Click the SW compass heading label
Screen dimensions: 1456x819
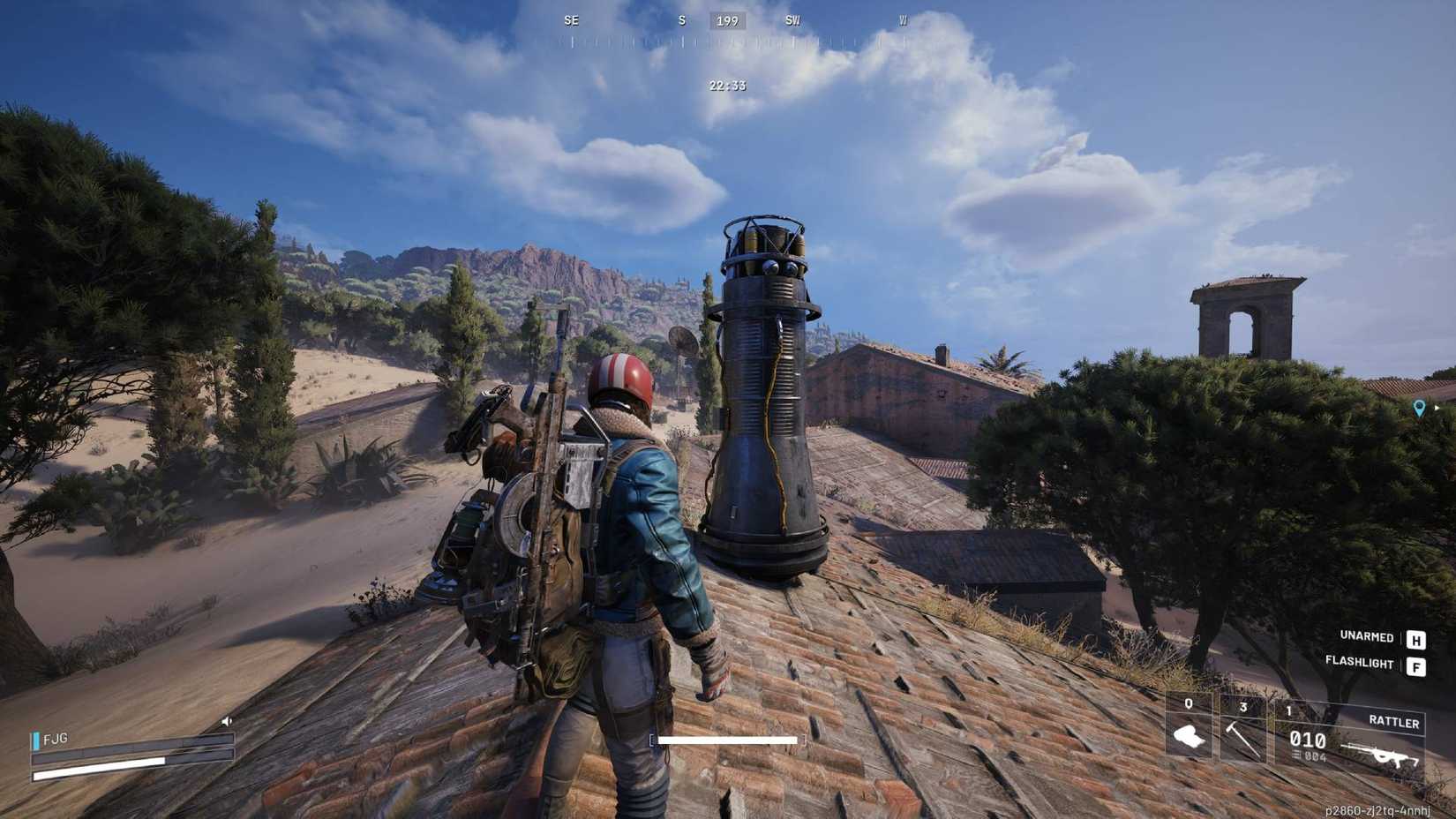click(x=792, y=21)
